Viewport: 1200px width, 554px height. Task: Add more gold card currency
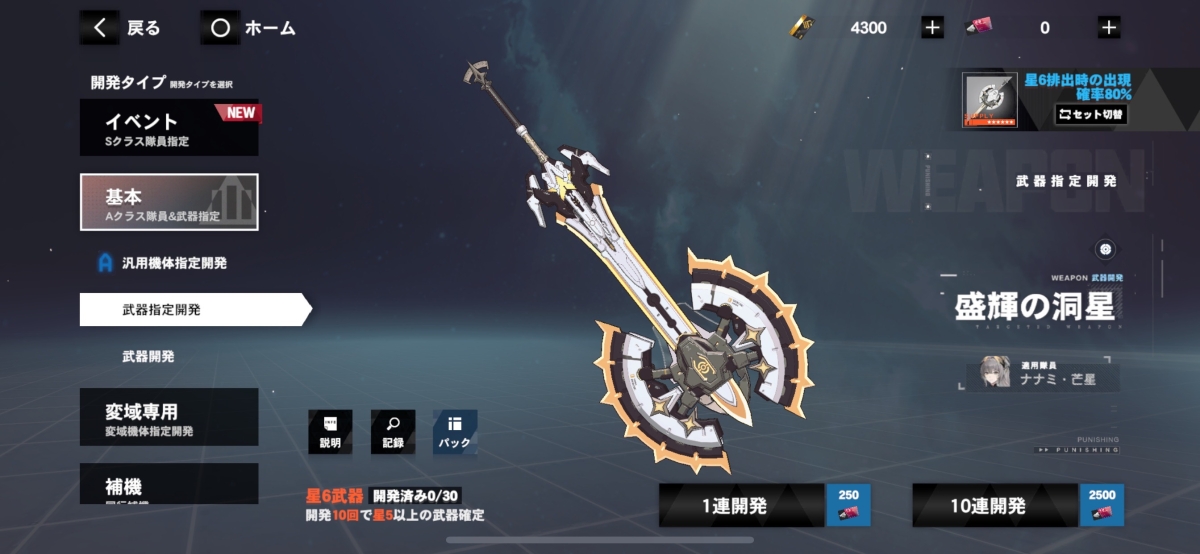pyautogui.click(x=932, y=28)
